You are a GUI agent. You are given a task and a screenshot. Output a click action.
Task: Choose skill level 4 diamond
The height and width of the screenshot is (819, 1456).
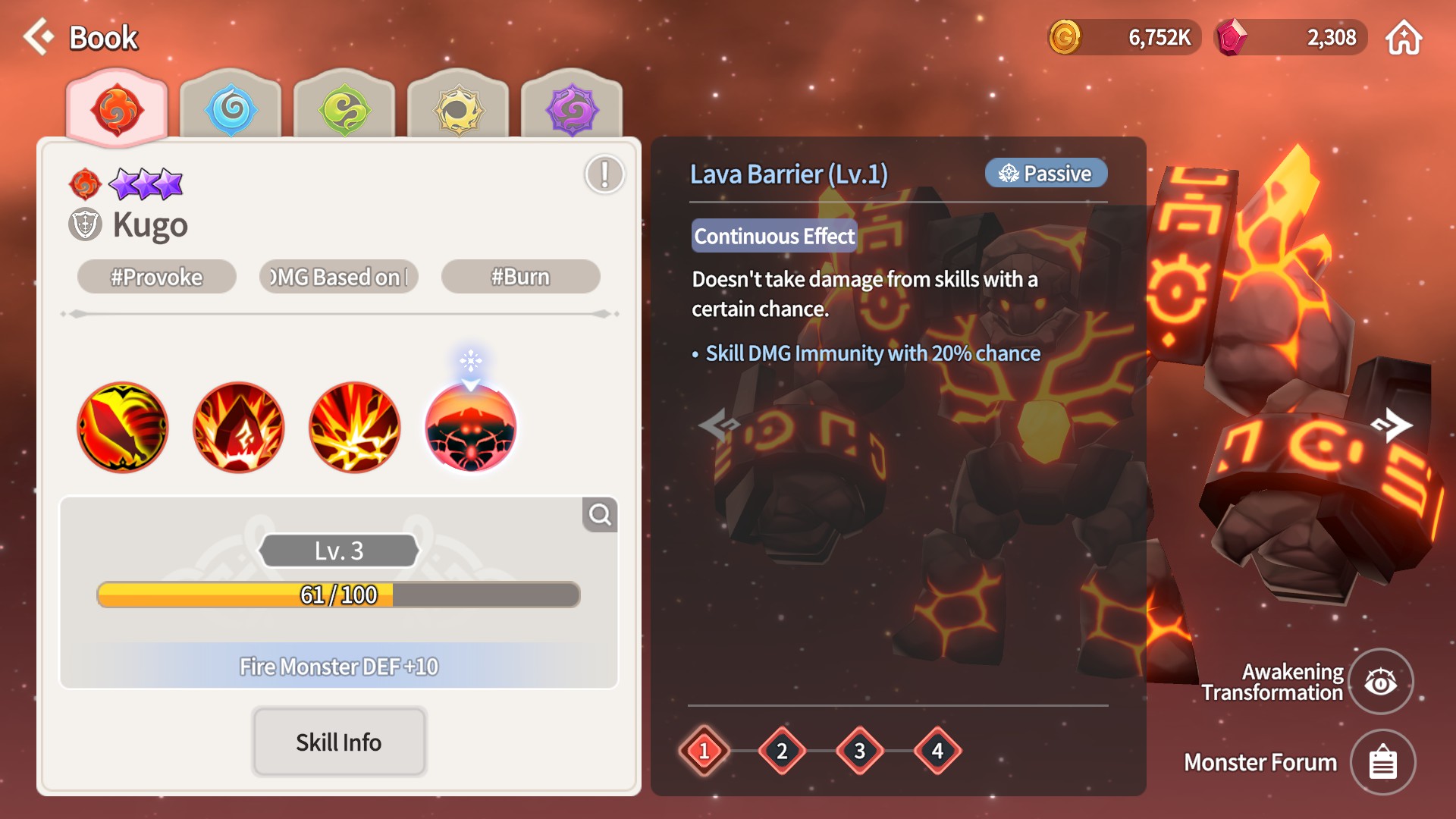coord(938,751)
